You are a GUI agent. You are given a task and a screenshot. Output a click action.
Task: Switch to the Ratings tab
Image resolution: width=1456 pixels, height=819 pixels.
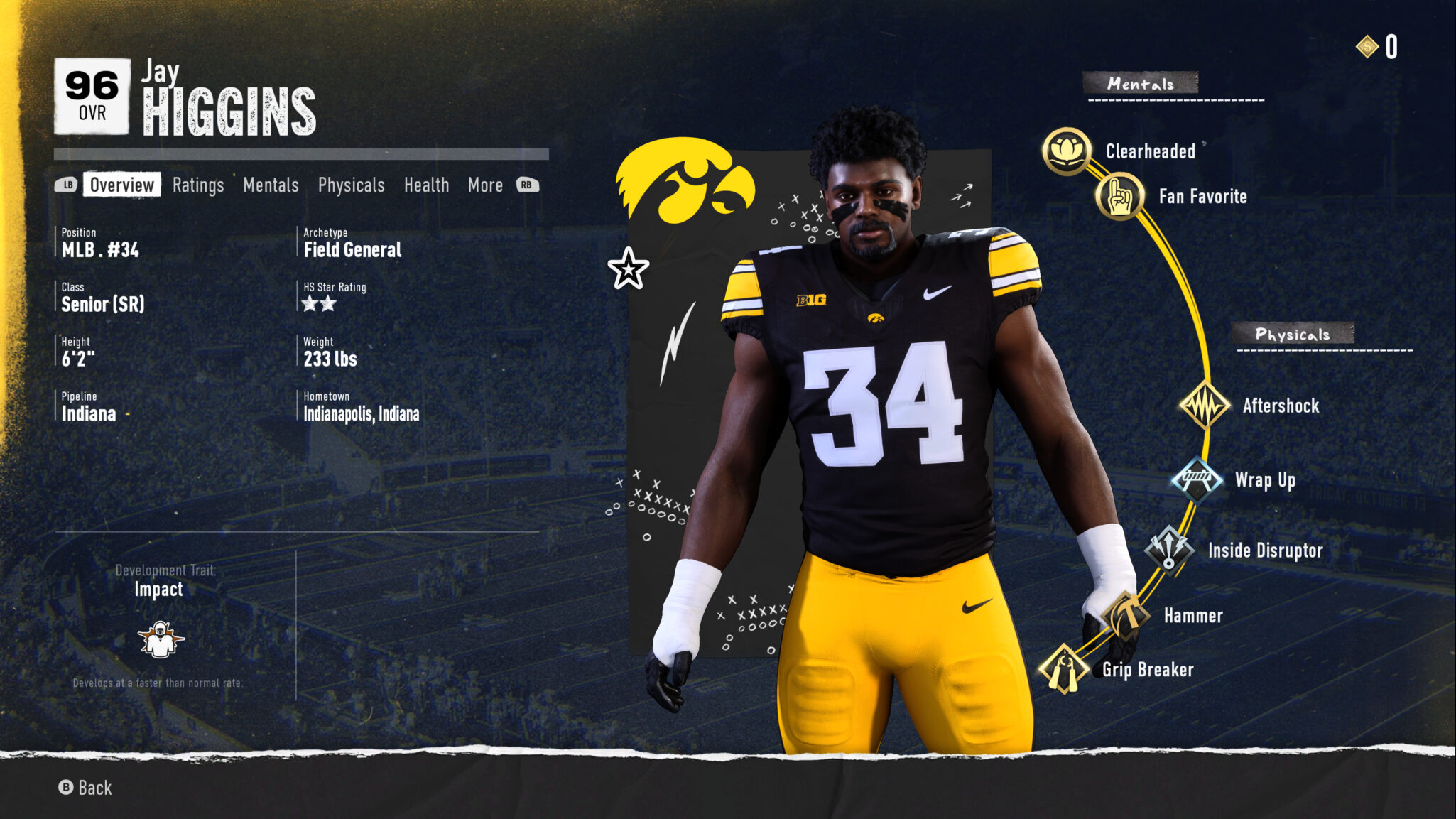pos(197,185)
